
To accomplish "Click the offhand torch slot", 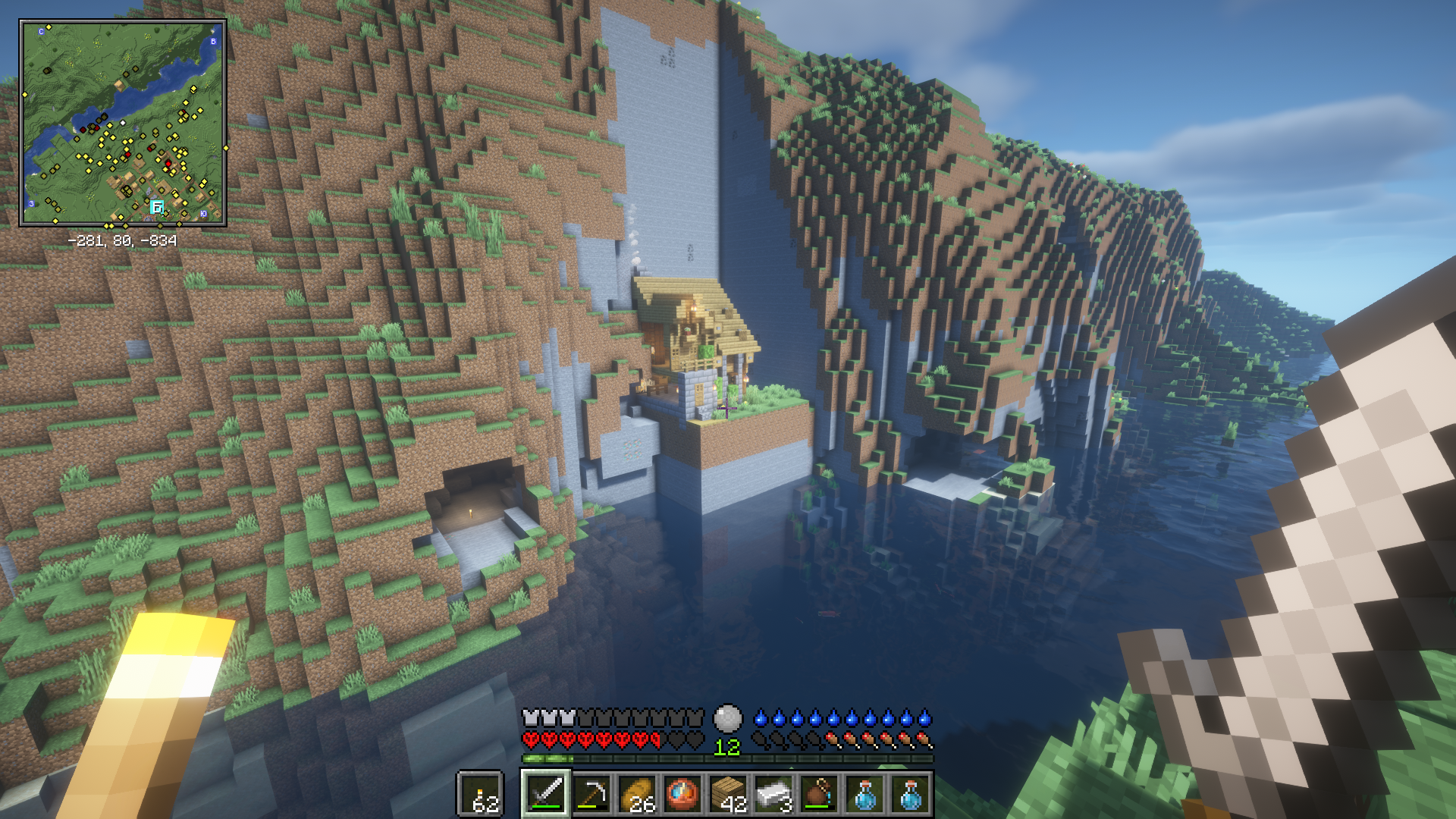I will click(480, 795).
